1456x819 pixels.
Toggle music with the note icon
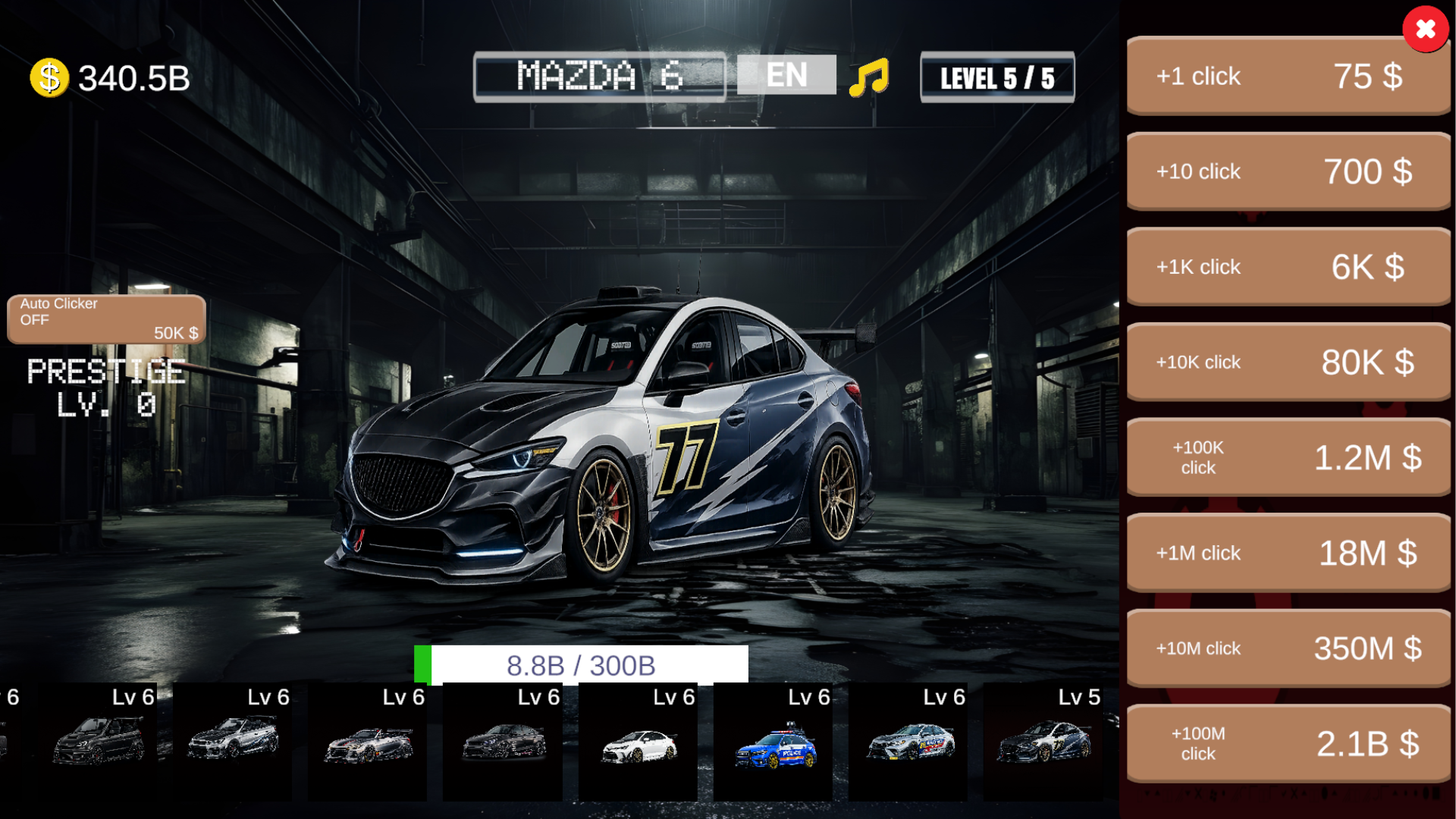click(869, 74)
